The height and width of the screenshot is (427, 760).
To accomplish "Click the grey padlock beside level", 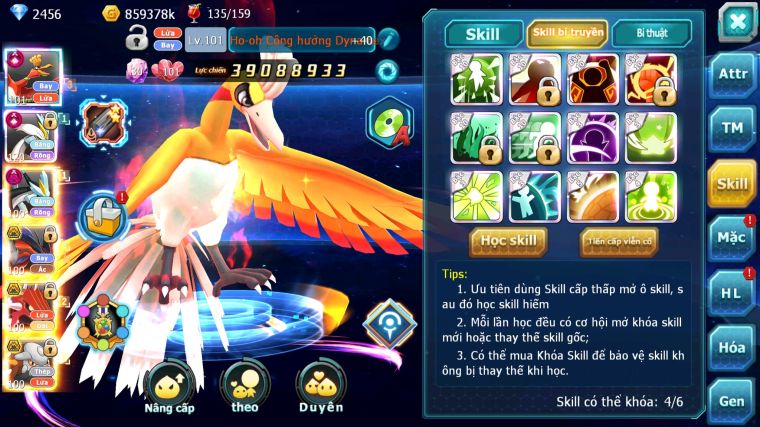I will [137, 40].
